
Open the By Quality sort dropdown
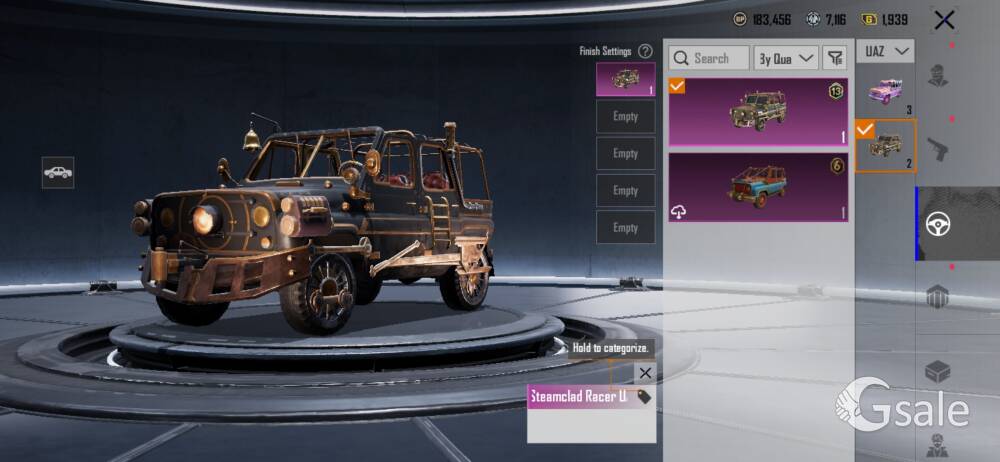[x=785, y=58]
